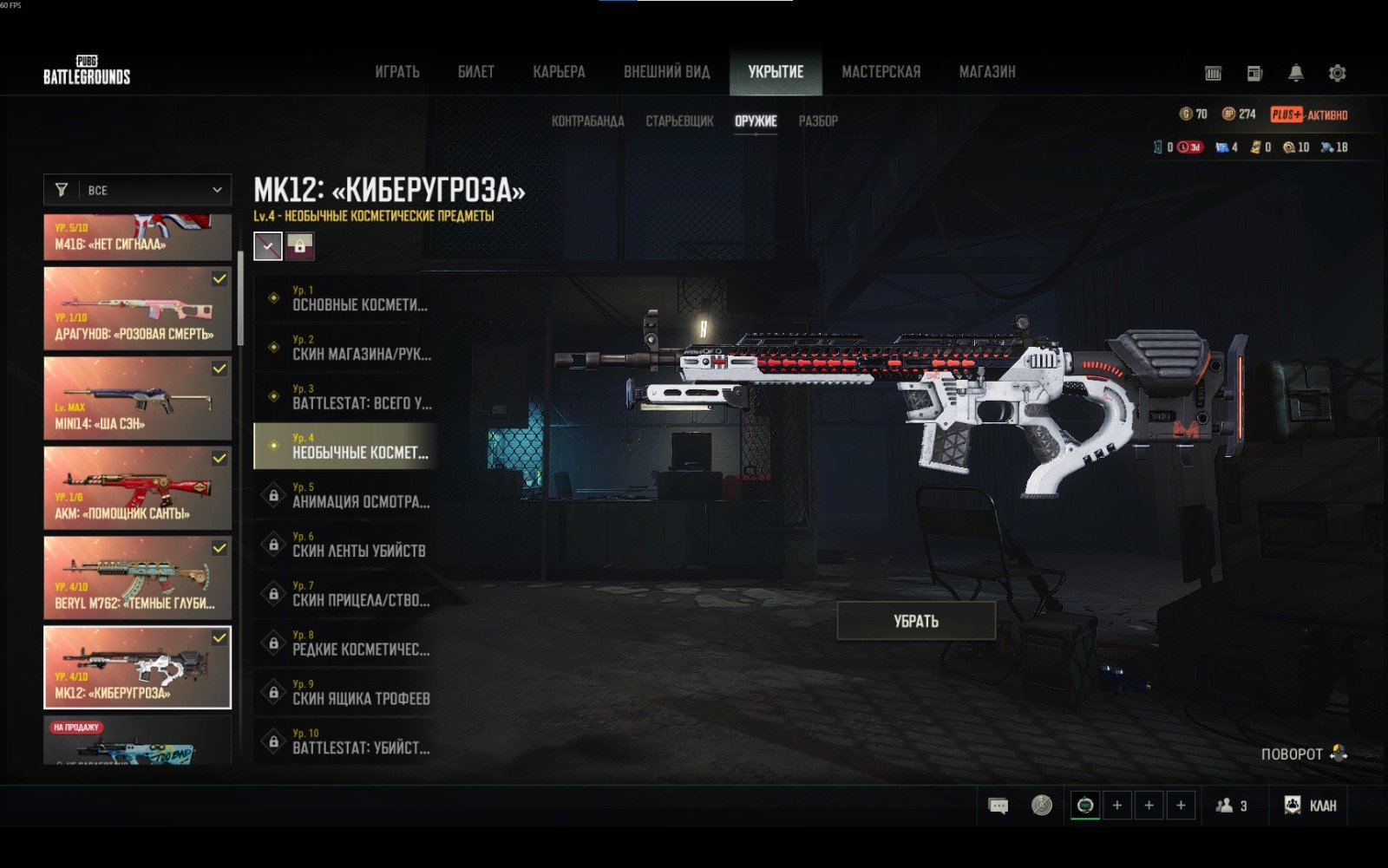
Task: Open settings with the gear icon
Action: 1337,74
